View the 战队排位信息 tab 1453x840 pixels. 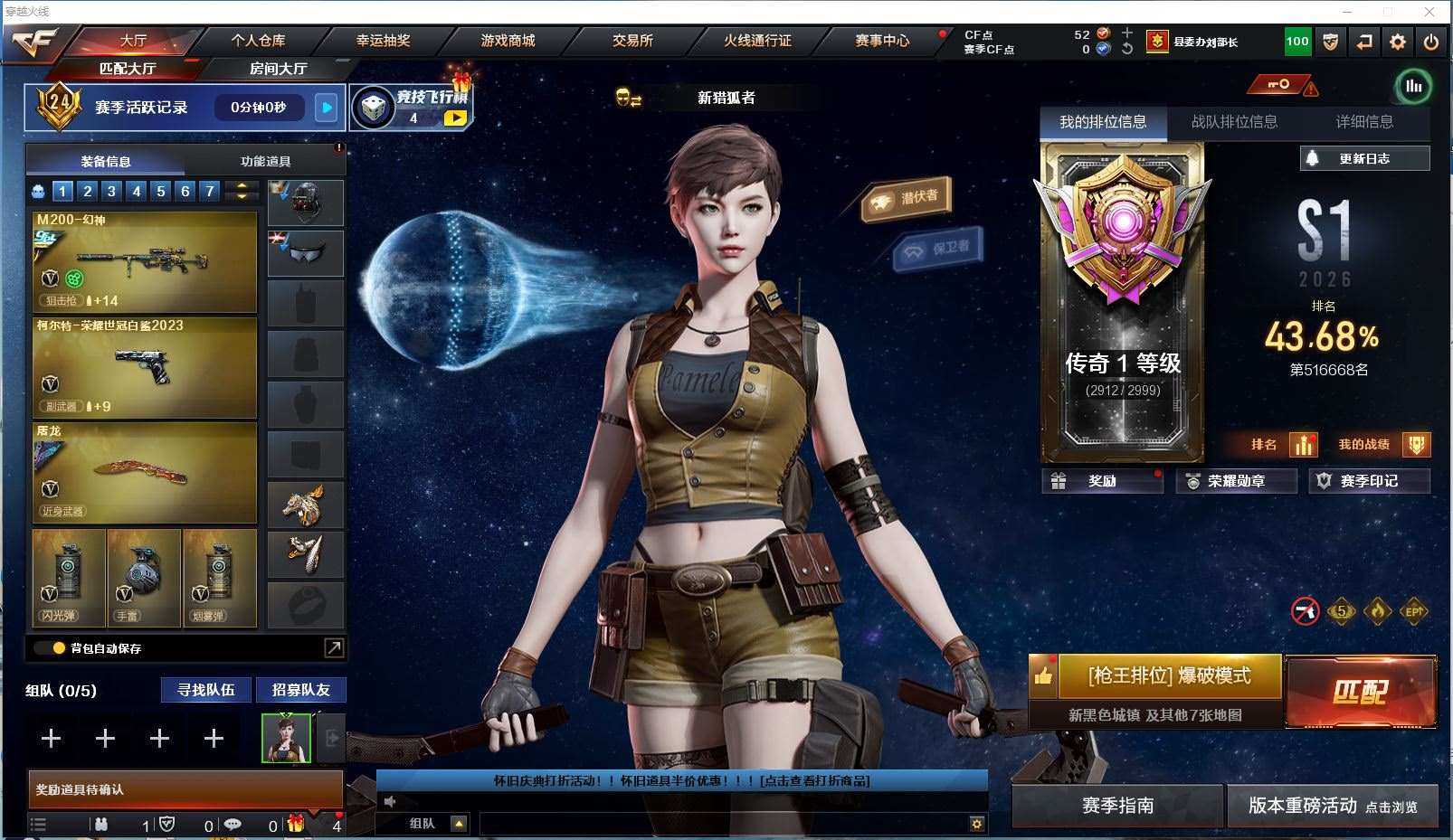[1234, 122]
